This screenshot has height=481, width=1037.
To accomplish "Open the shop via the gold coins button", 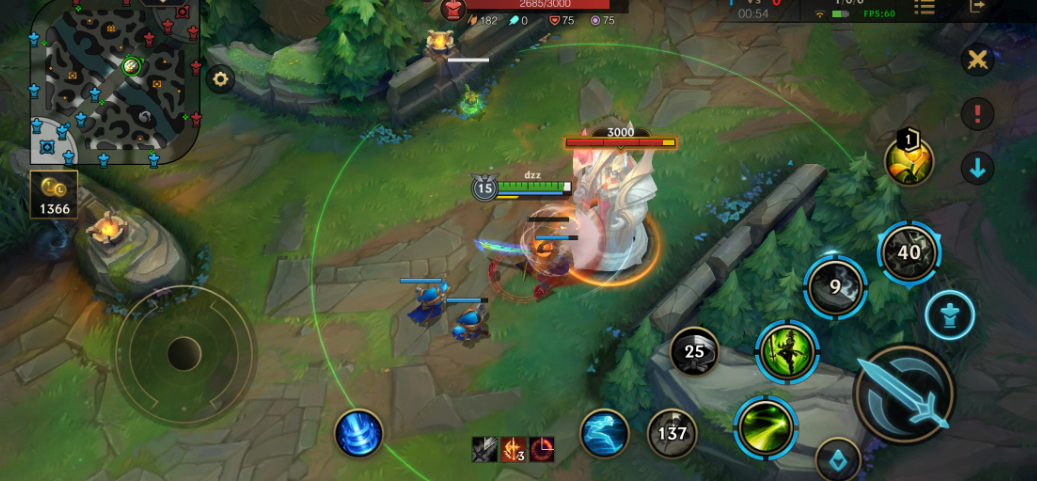I will [x=53, y=195].
